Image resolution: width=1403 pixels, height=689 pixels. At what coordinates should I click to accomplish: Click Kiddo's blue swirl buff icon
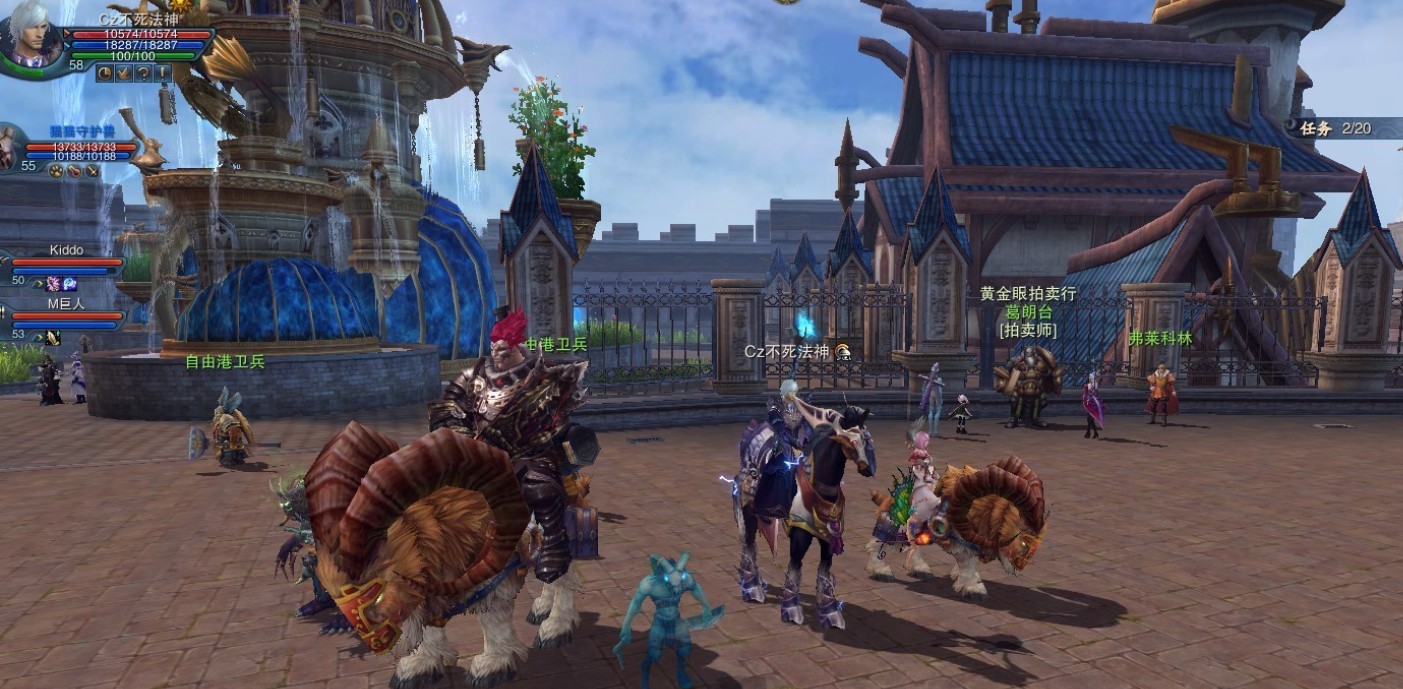point(70,284)
